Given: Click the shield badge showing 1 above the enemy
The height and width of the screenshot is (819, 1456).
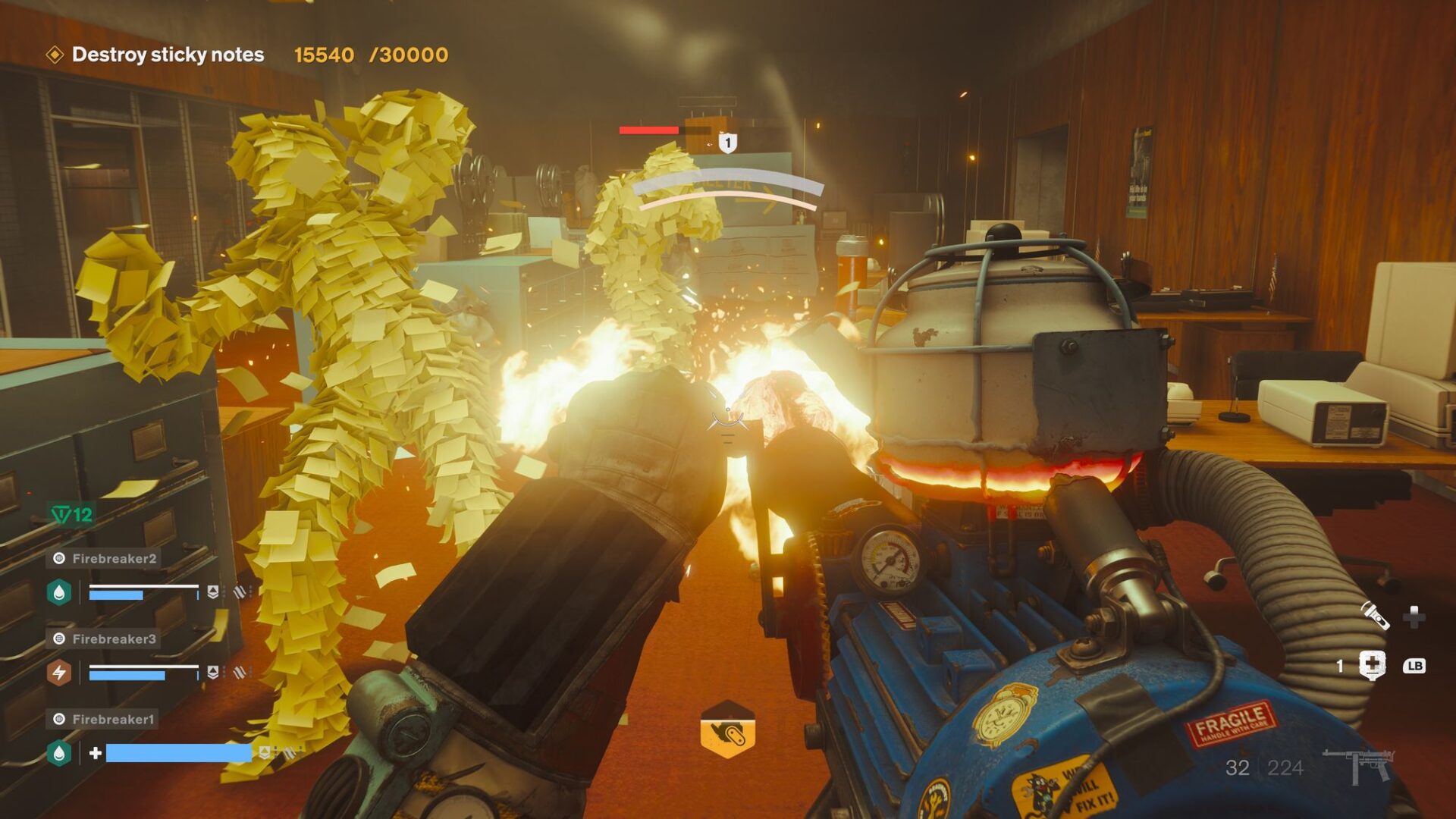Looking at the screenshot, I should pyautogui.click(x=727, y=144).
